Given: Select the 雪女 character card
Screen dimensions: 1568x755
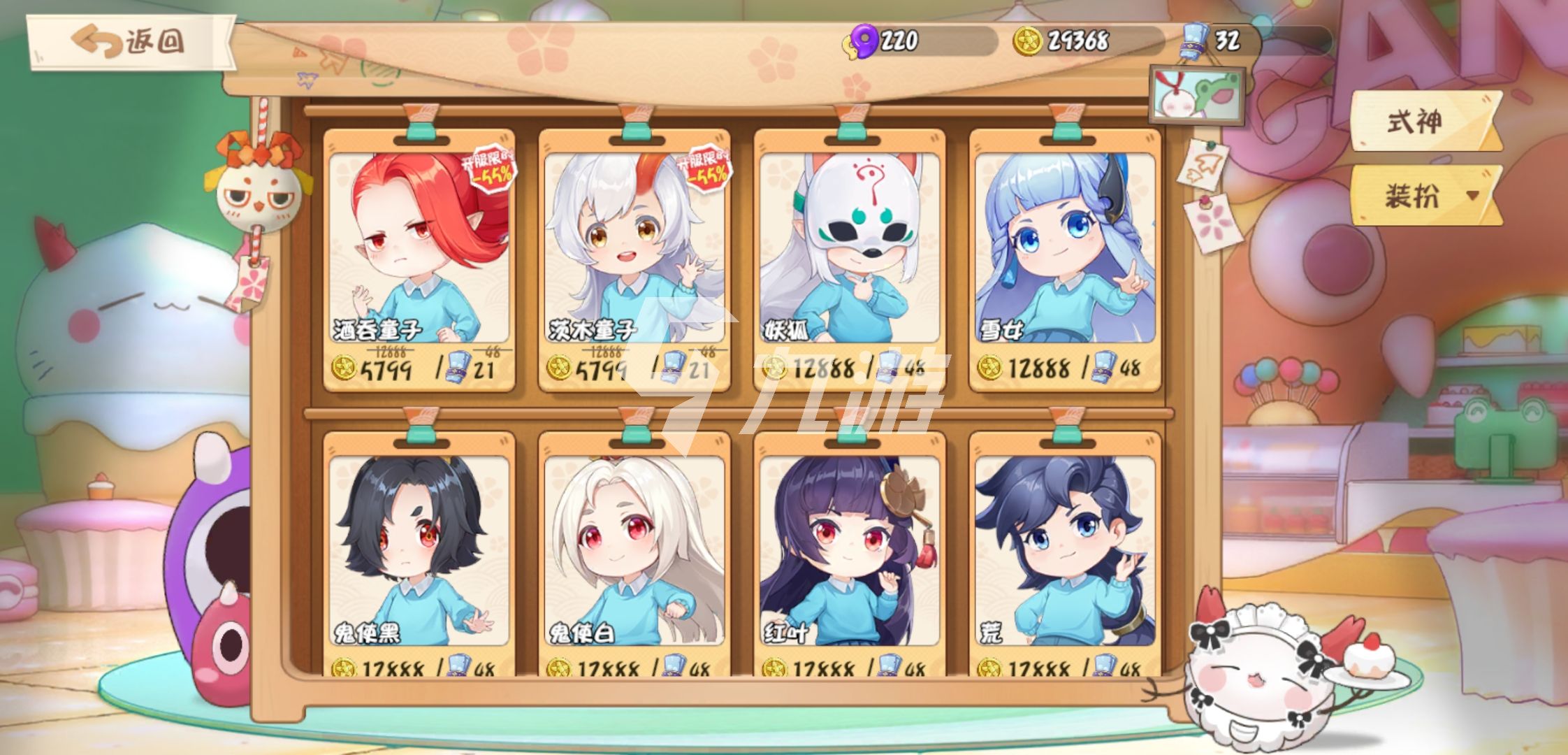Looking at the screenshot, I should pyautogui.click(x=1065, y=259).
